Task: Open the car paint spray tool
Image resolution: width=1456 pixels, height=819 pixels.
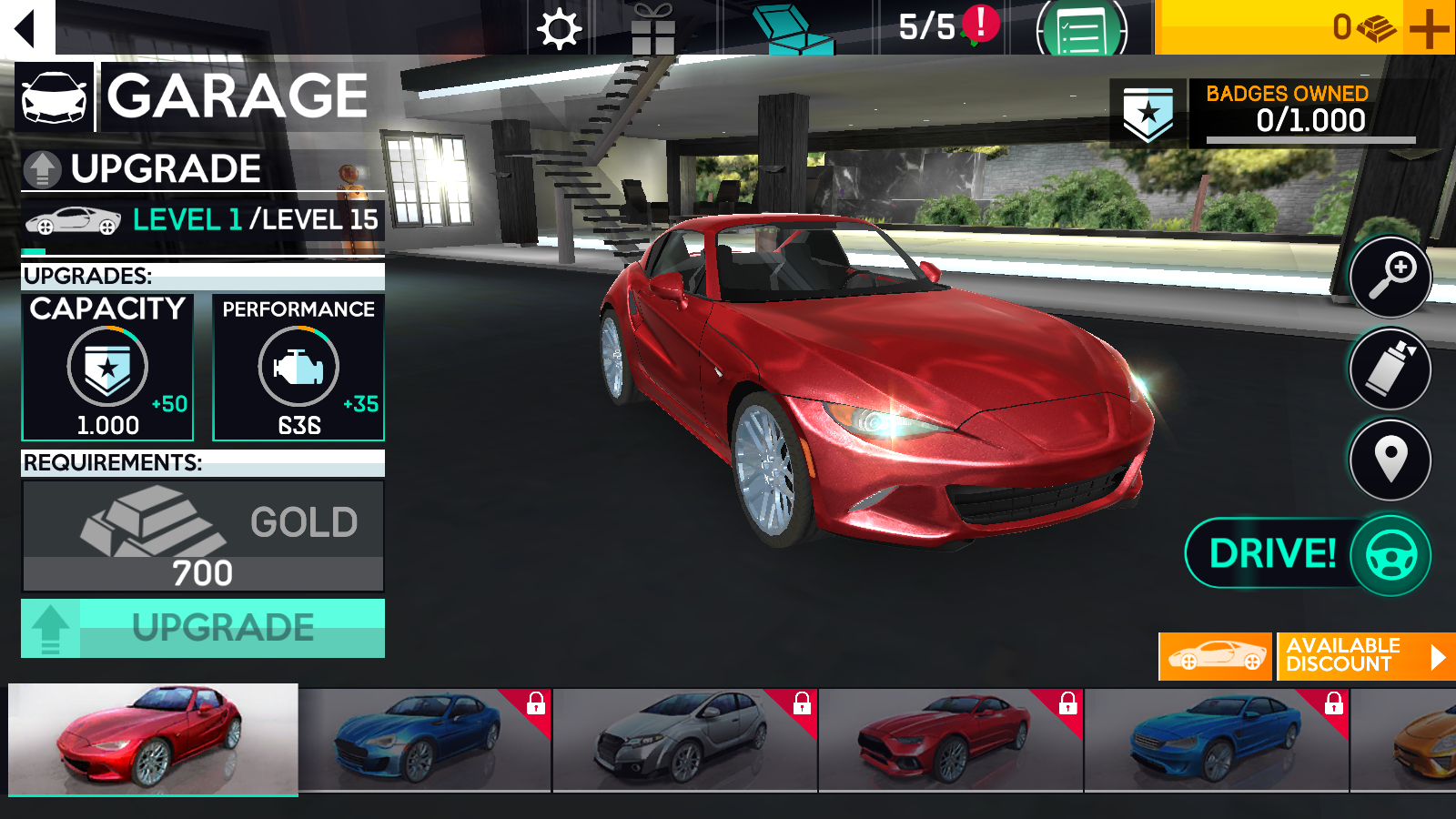Action: (x=1390, y=369)
